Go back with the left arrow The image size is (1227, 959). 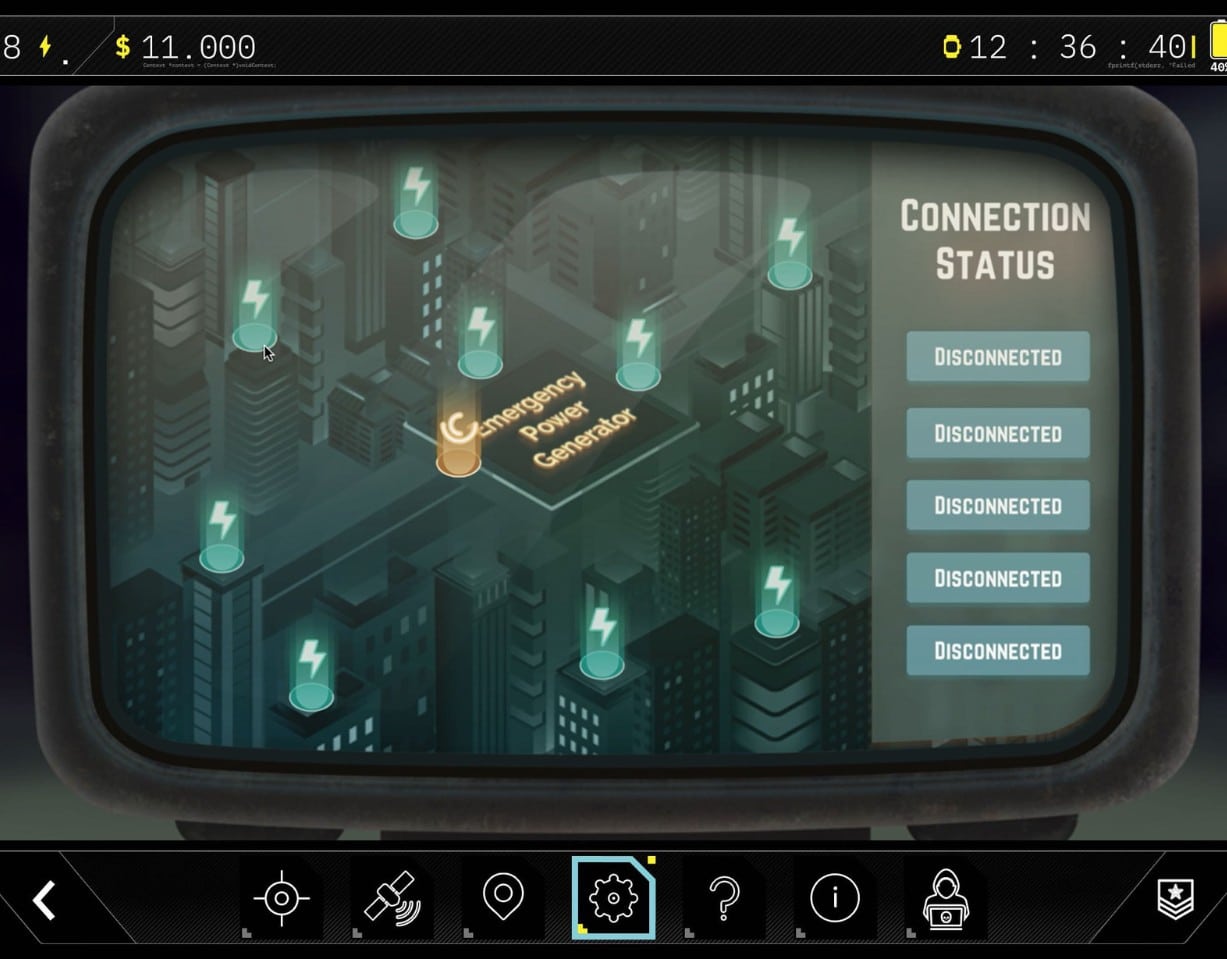click(44, 900)
